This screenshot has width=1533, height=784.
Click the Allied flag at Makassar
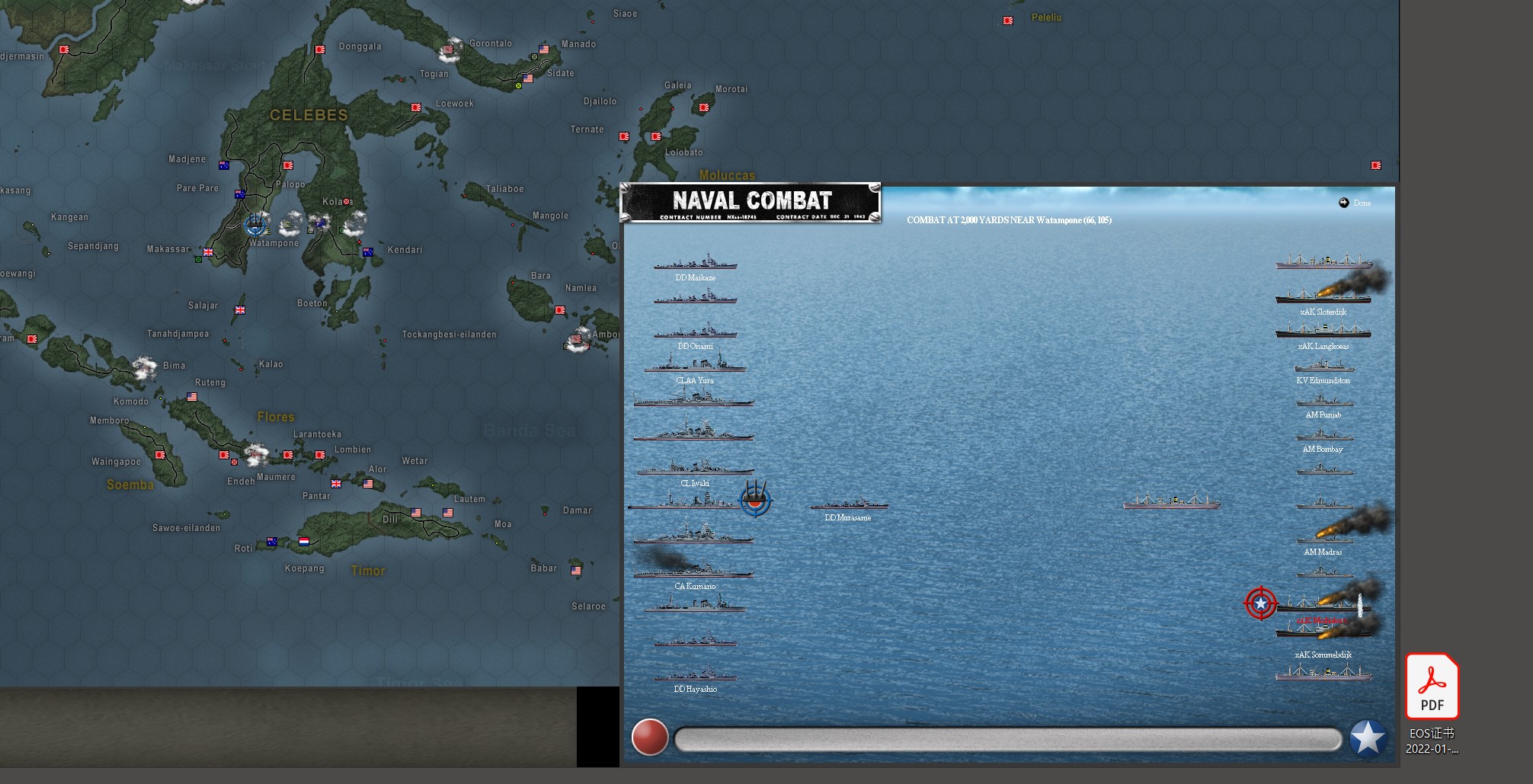pyautogui.click(x=207, y=251)
